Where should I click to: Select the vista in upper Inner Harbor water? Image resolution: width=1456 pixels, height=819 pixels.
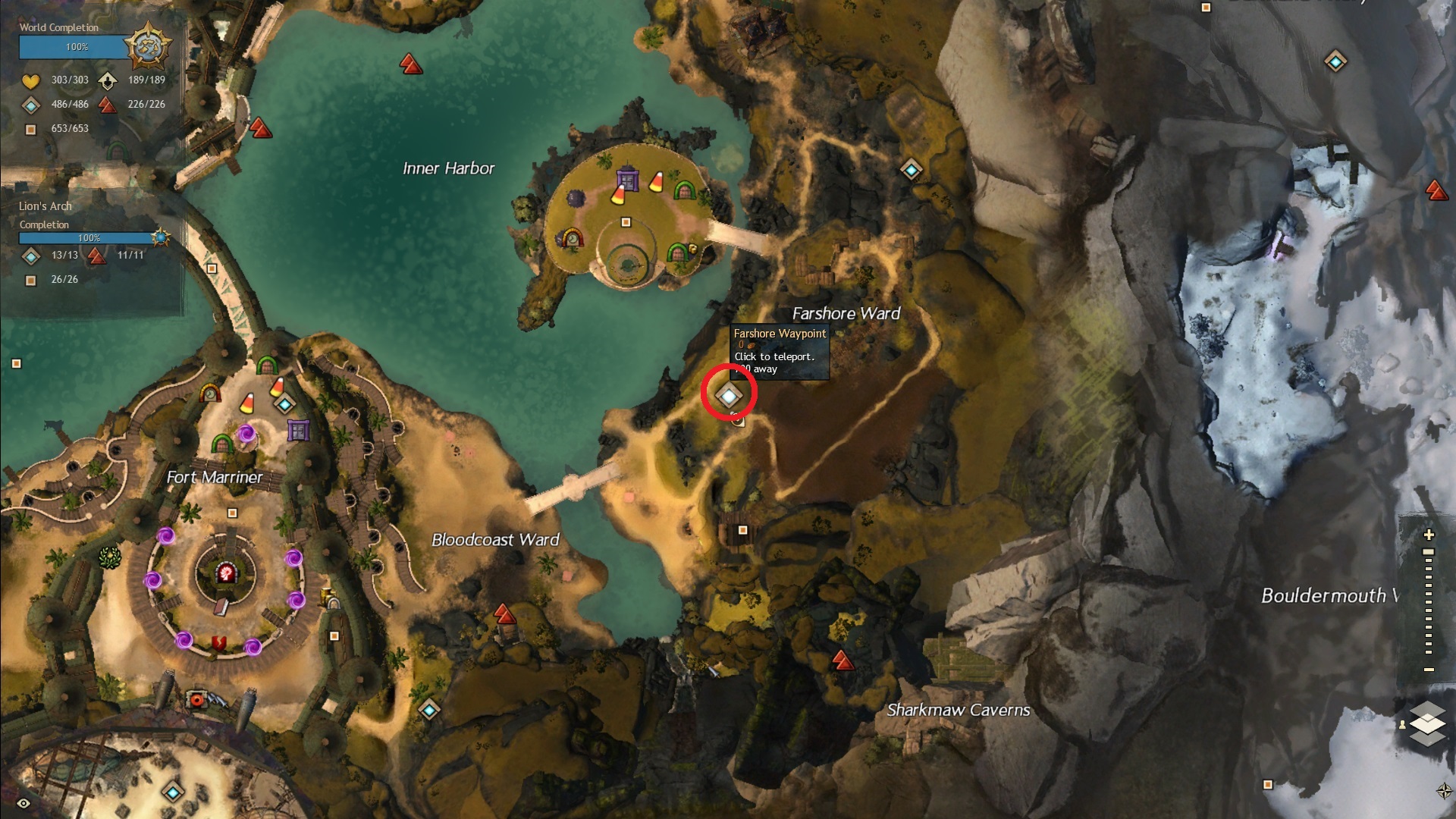[411, 64]
